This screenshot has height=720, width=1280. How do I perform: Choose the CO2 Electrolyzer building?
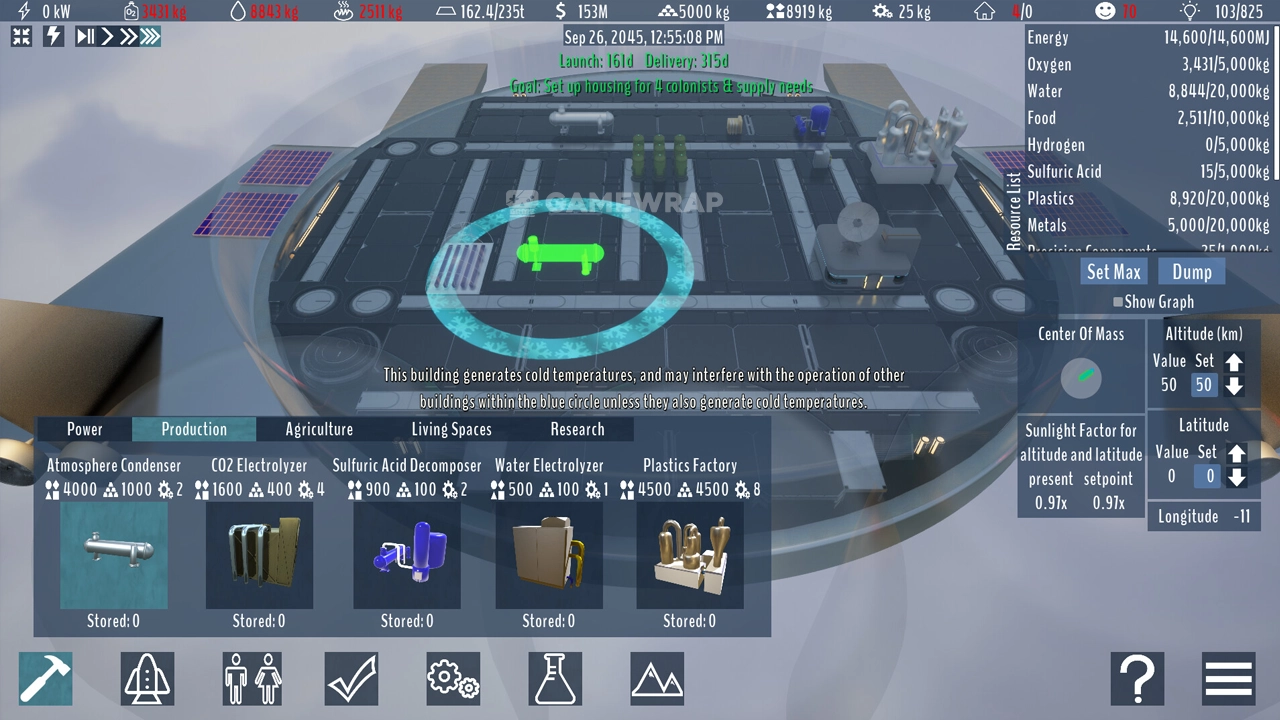tap(259, 555)
